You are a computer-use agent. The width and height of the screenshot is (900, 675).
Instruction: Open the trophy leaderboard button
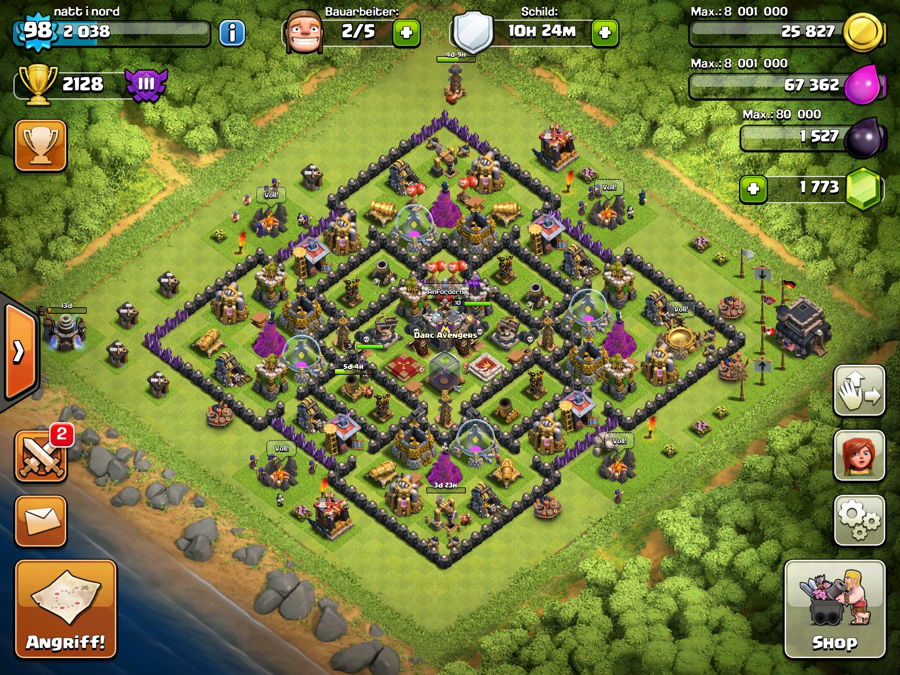click(x=41, y=146)
